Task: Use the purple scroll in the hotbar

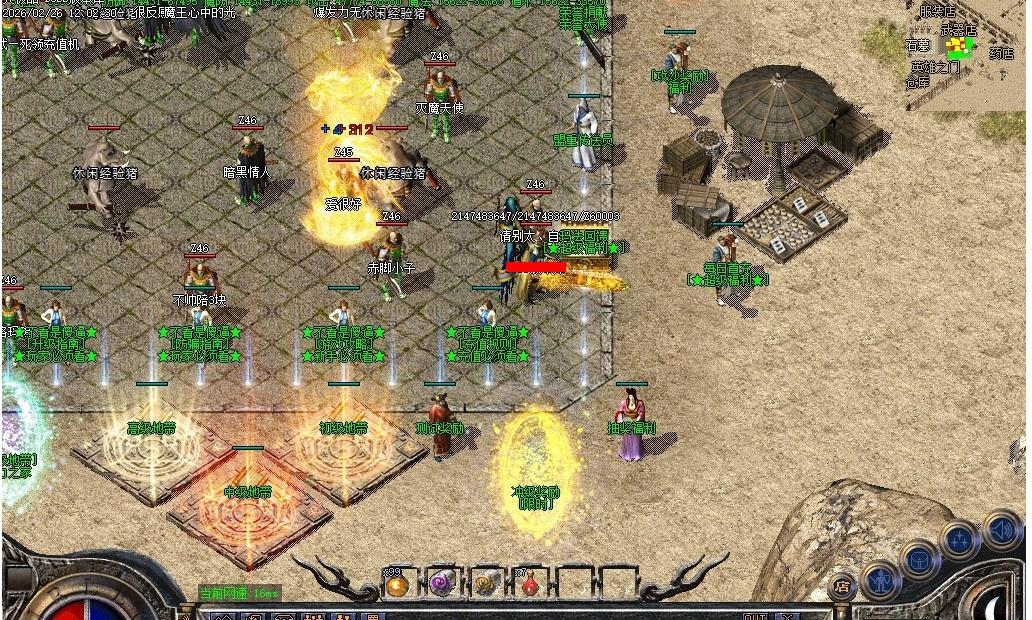Action: (442, 585)
